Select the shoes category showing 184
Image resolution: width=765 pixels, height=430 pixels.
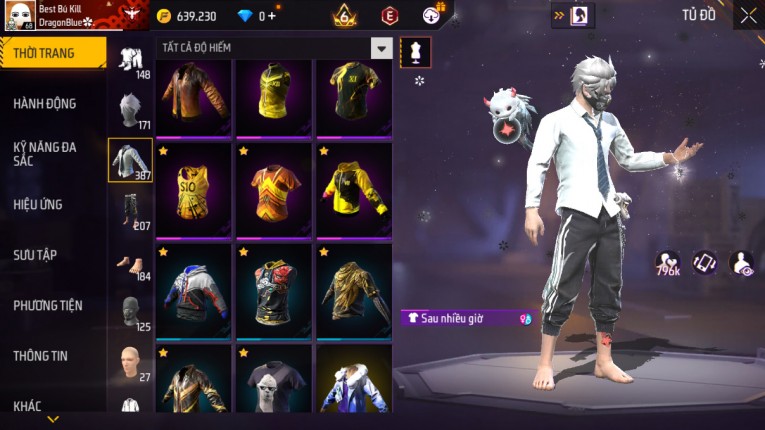[x=130, y=264]
